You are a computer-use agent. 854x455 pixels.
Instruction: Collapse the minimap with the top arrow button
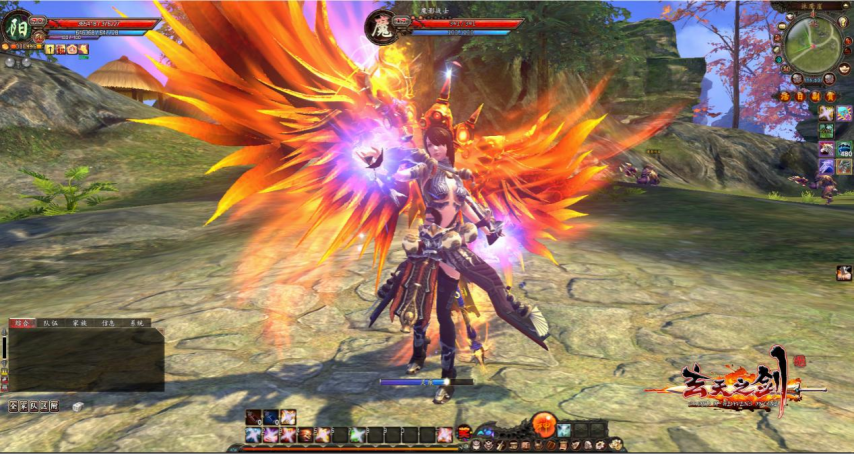click(x=845, y=7)
